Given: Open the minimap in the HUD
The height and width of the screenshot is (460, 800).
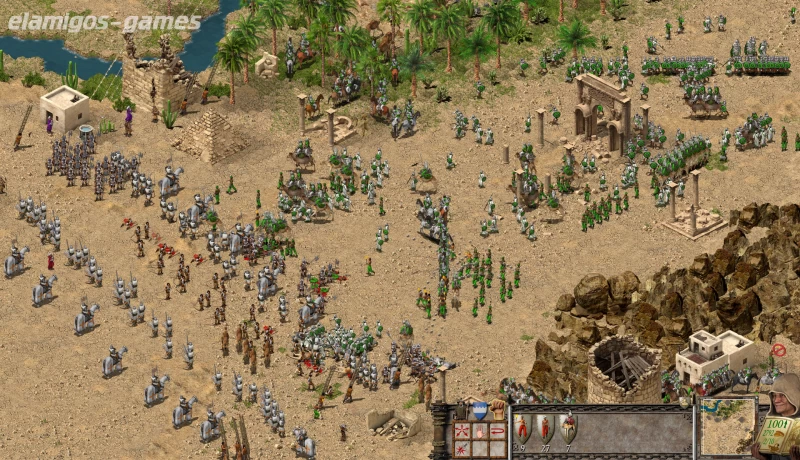Looking at the screenshot, I should click(x=727, y=426).
